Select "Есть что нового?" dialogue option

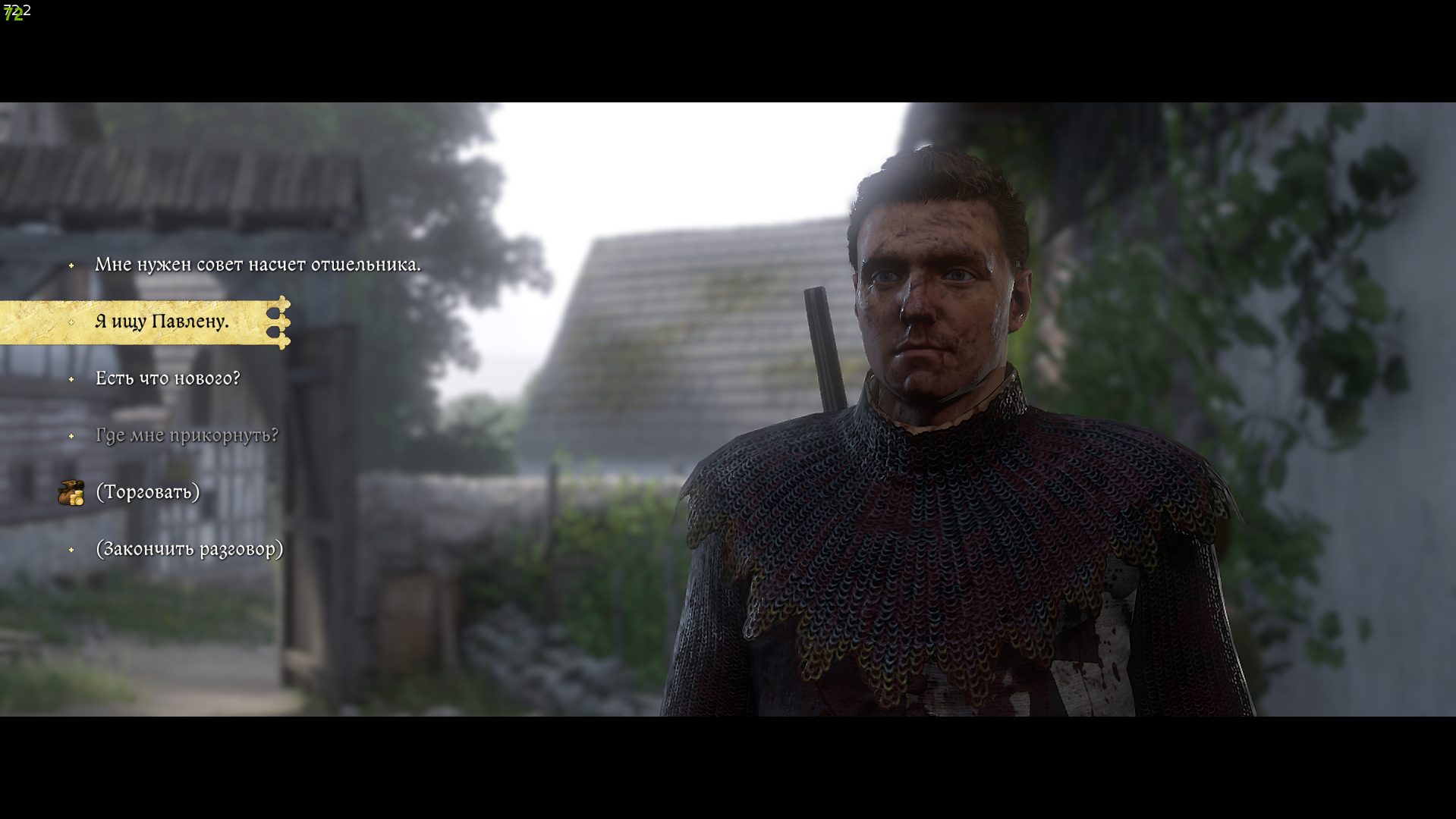click(x=168, y=378)
